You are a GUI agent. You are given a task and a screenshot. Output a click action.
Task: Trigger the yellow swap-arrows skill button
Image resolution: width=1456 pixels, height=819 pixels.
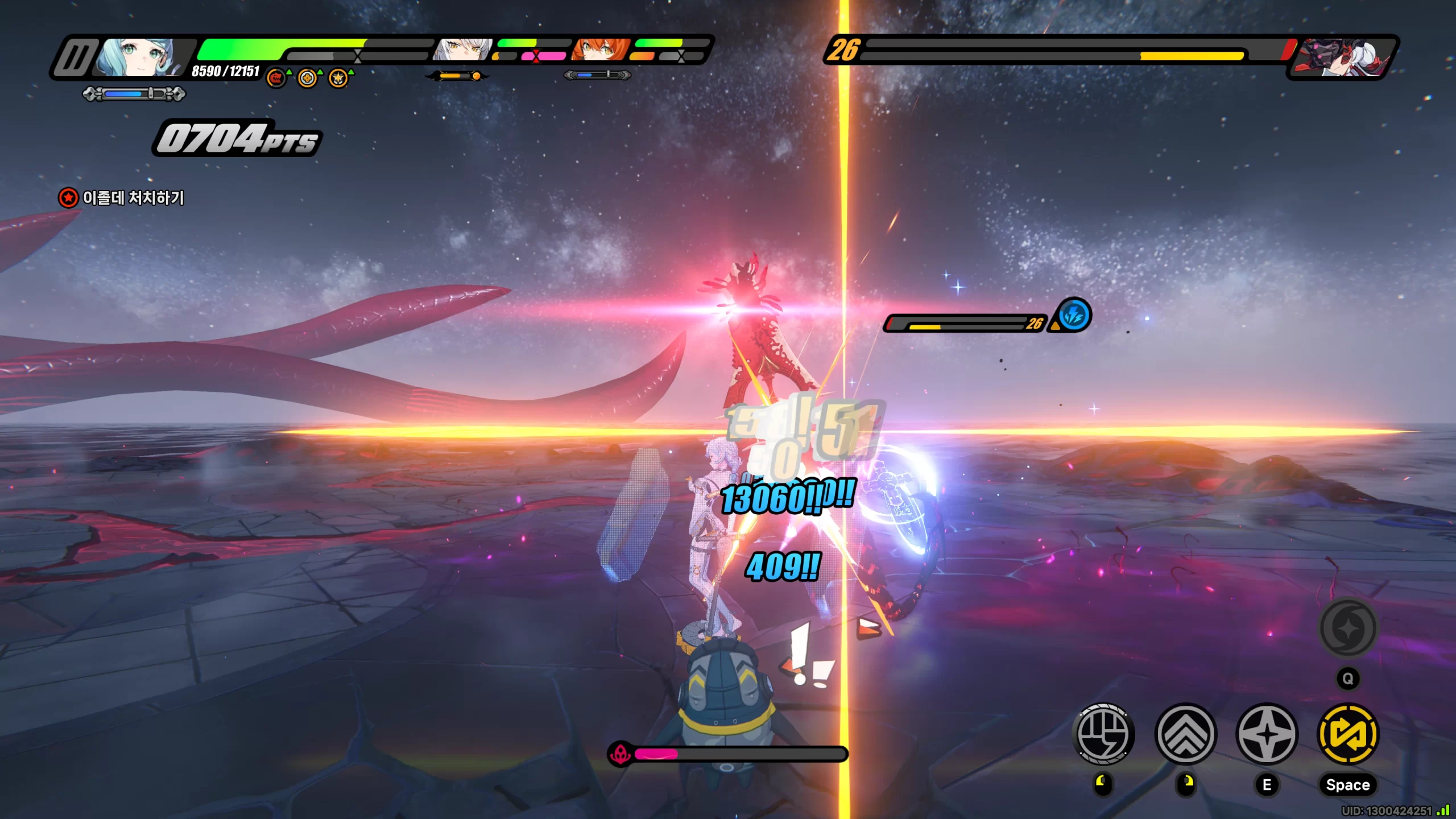(x=1348, y=734)
